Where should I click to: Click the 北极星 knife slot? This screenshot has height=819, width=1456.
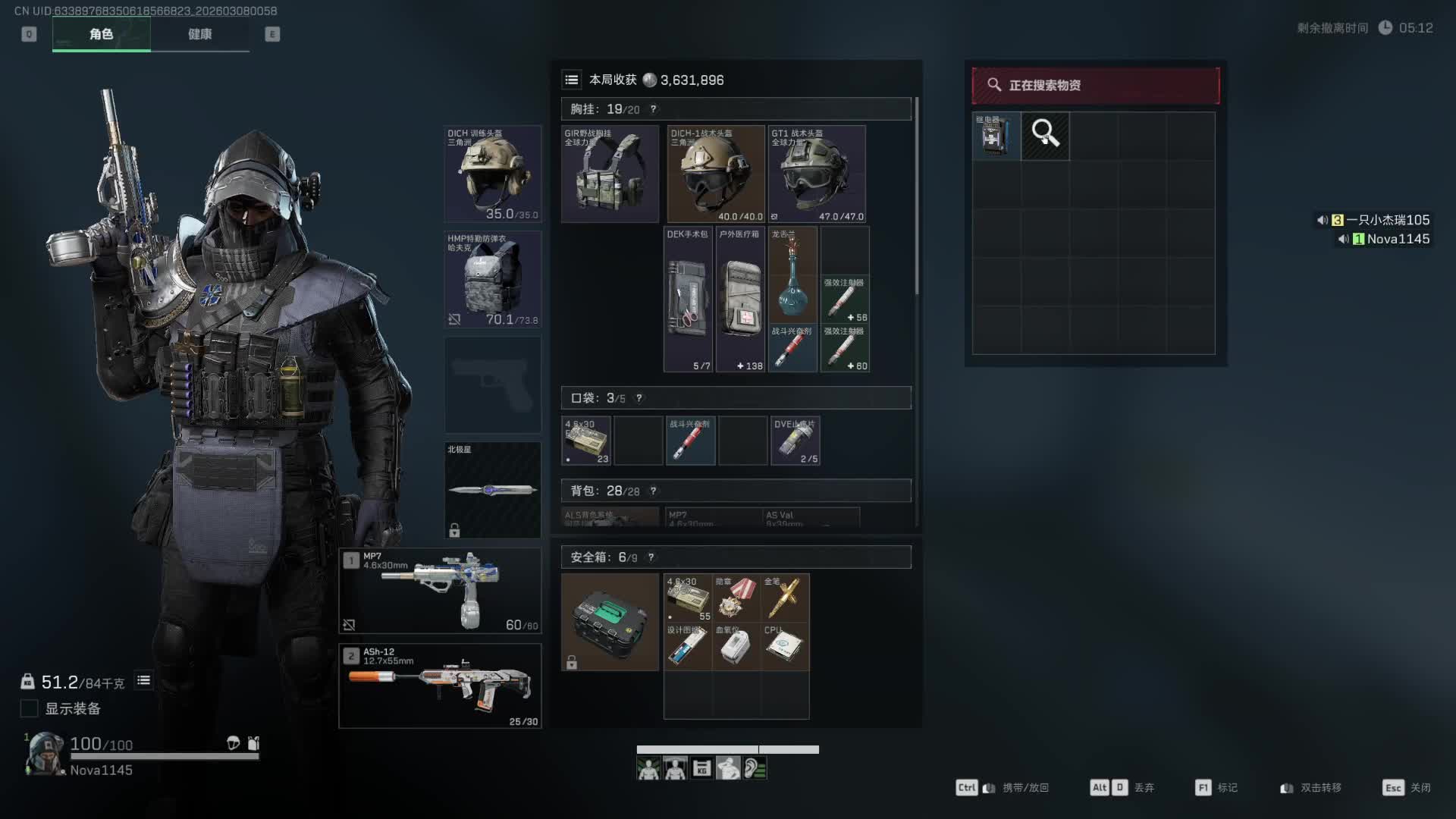tap(492, 490)
